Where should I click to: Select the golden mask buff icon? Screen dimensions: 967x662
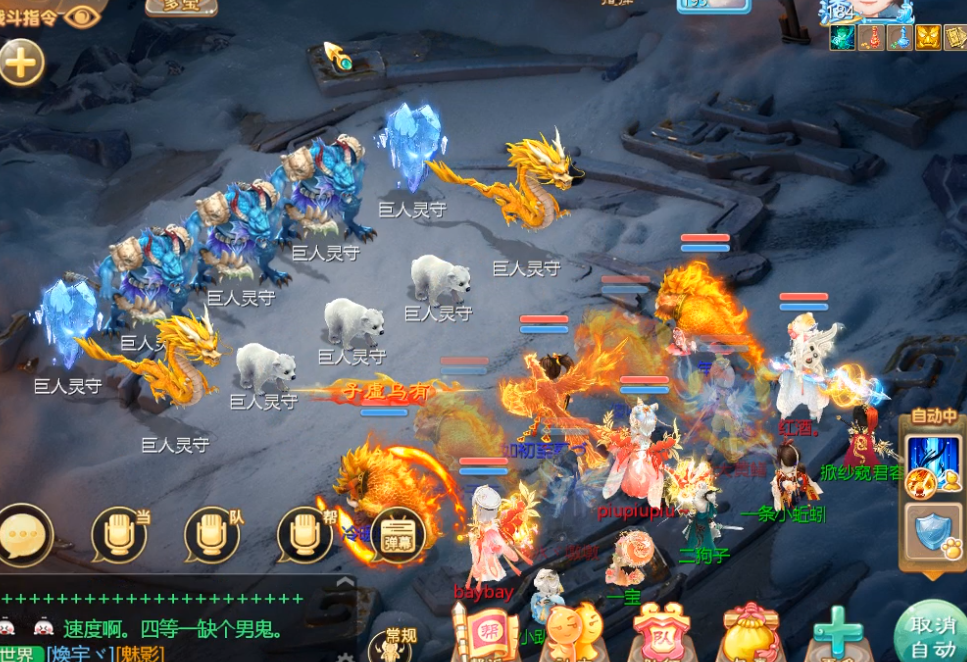point(927,38)
